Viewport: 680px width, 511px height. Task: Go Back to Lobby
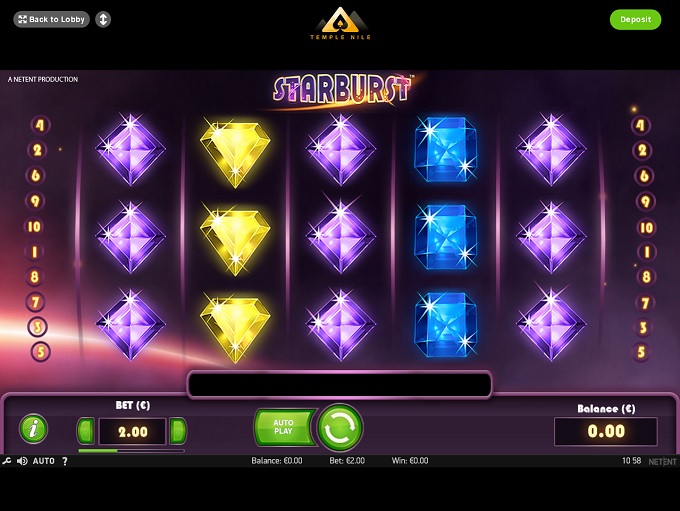tap(52, 19)
